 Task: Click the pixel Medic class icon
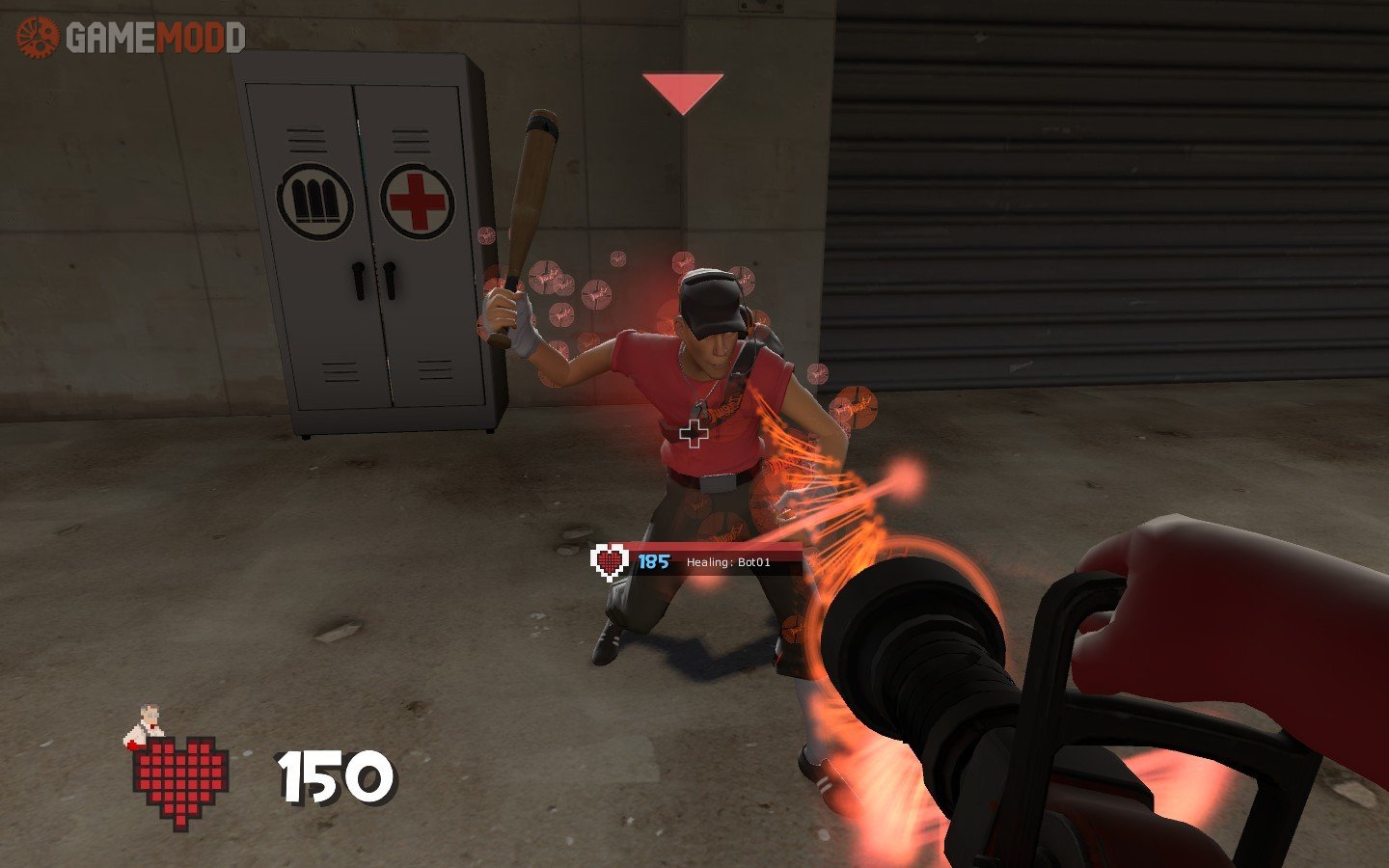(x=145, y=726)
